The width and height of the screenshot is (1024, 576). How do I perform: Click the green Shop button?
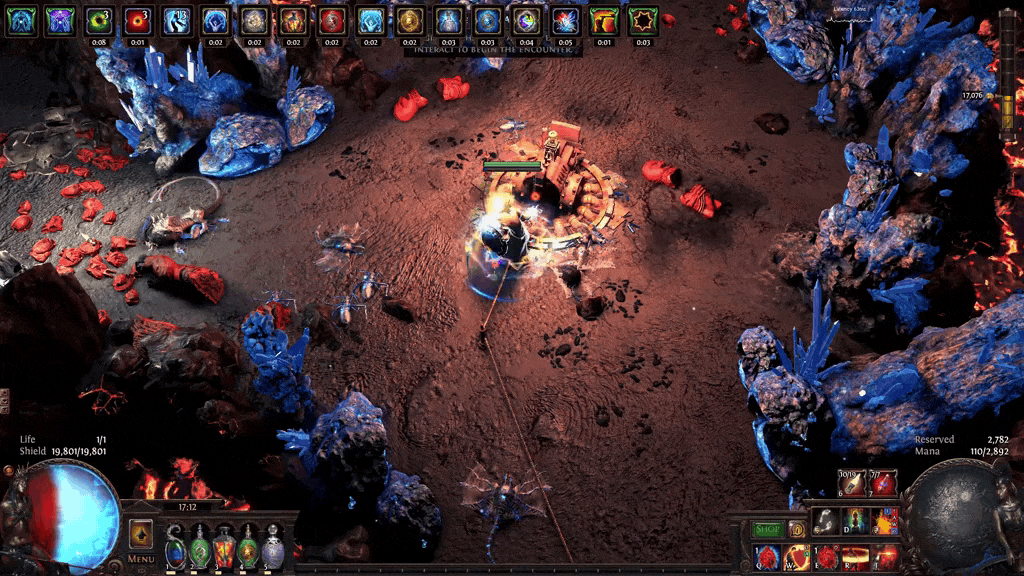[x=767, y=529]
